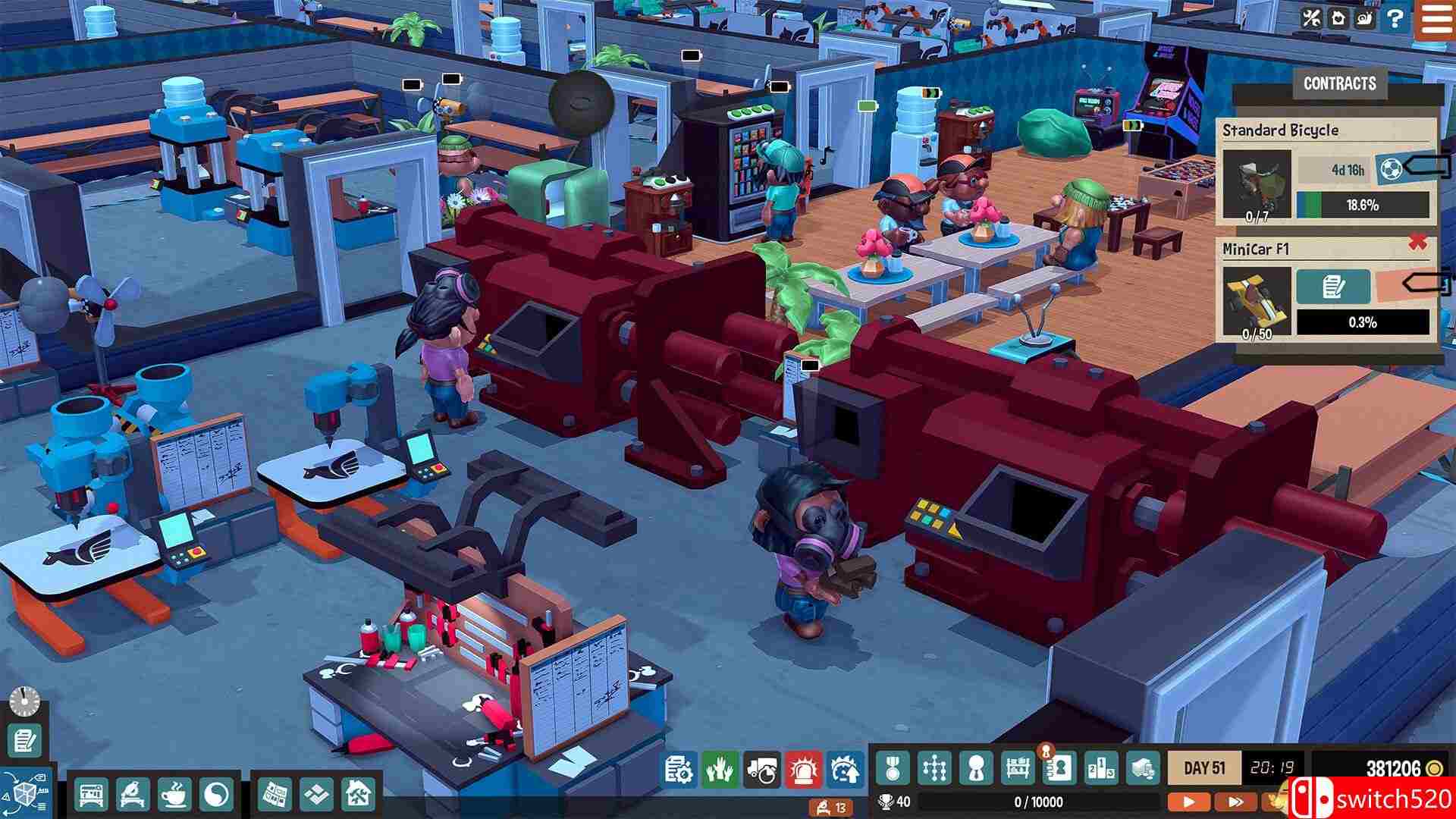
Task: Open the milestones medal panel
Action: point(893,769)
